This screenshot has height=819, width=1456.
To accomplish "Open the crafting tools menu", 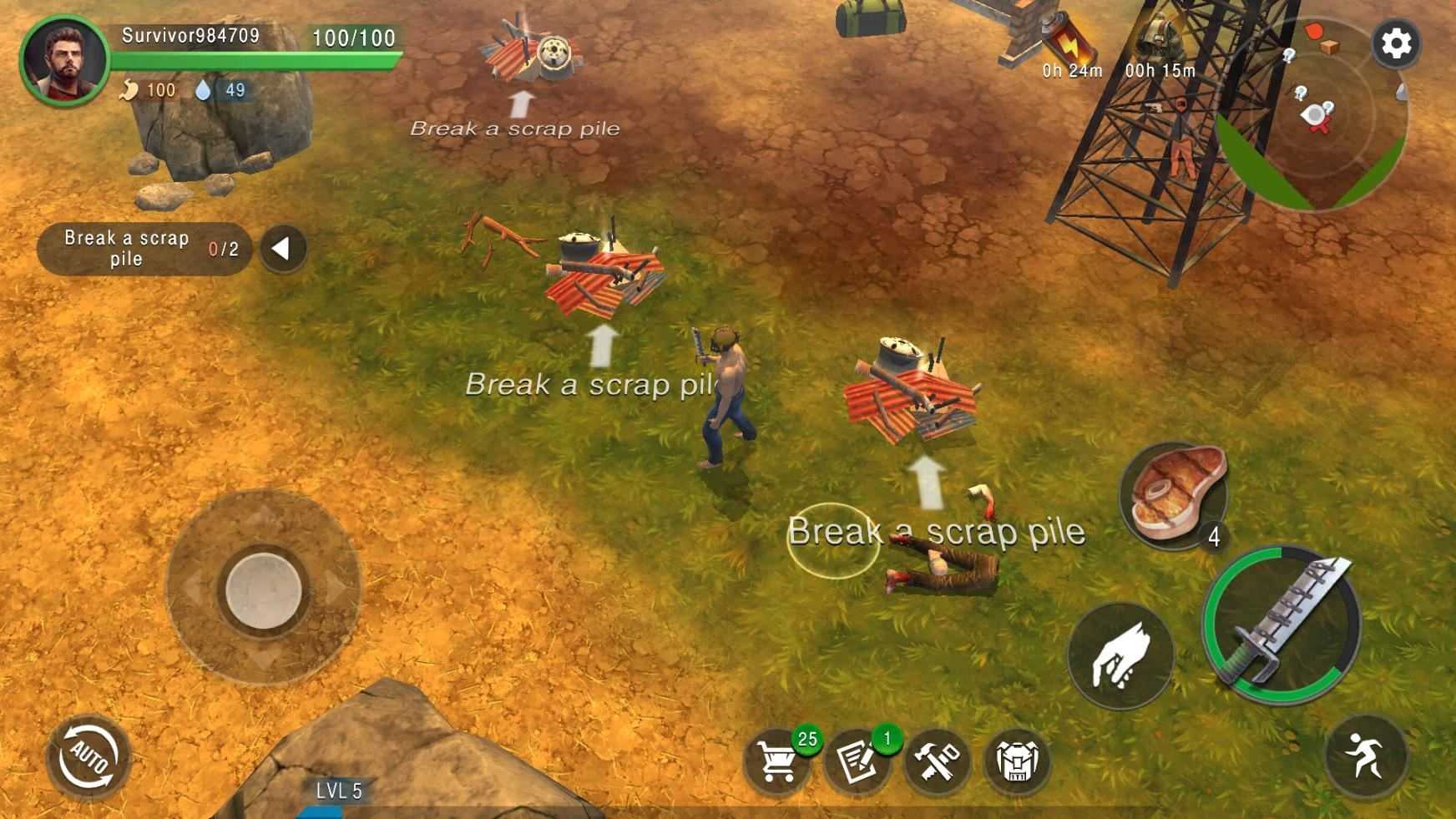I will [x=937, y=761].
